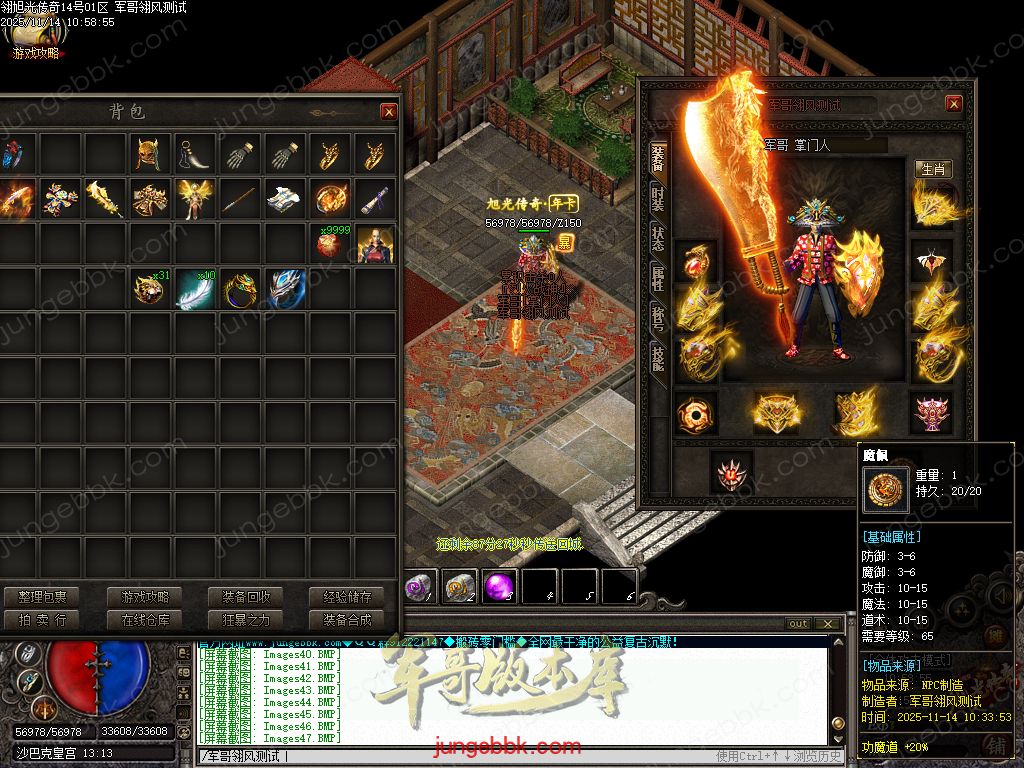Show the 技能 skills tab
This screenshot has width=1024, height=768.
658,358
